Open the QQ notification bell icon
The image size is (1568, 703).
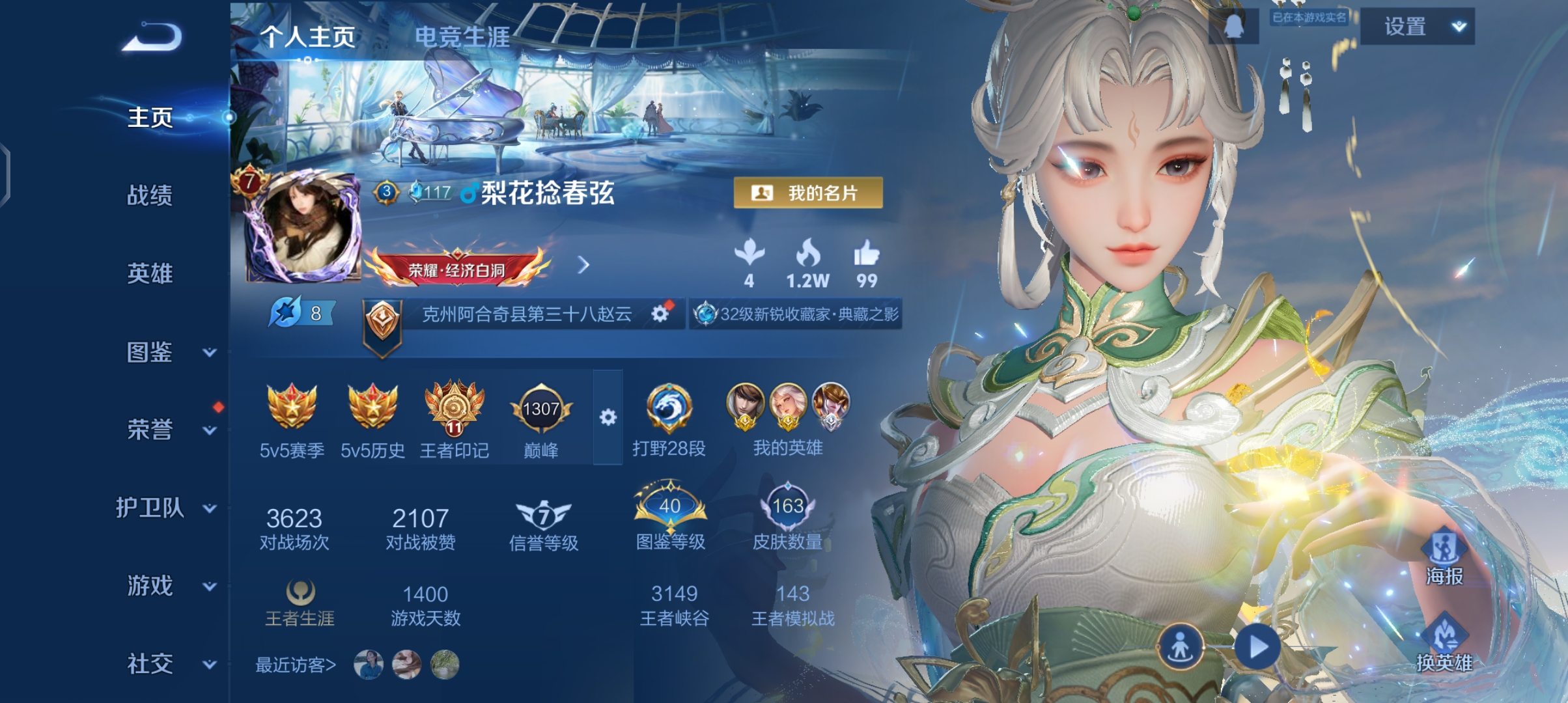click(1234, 26)
